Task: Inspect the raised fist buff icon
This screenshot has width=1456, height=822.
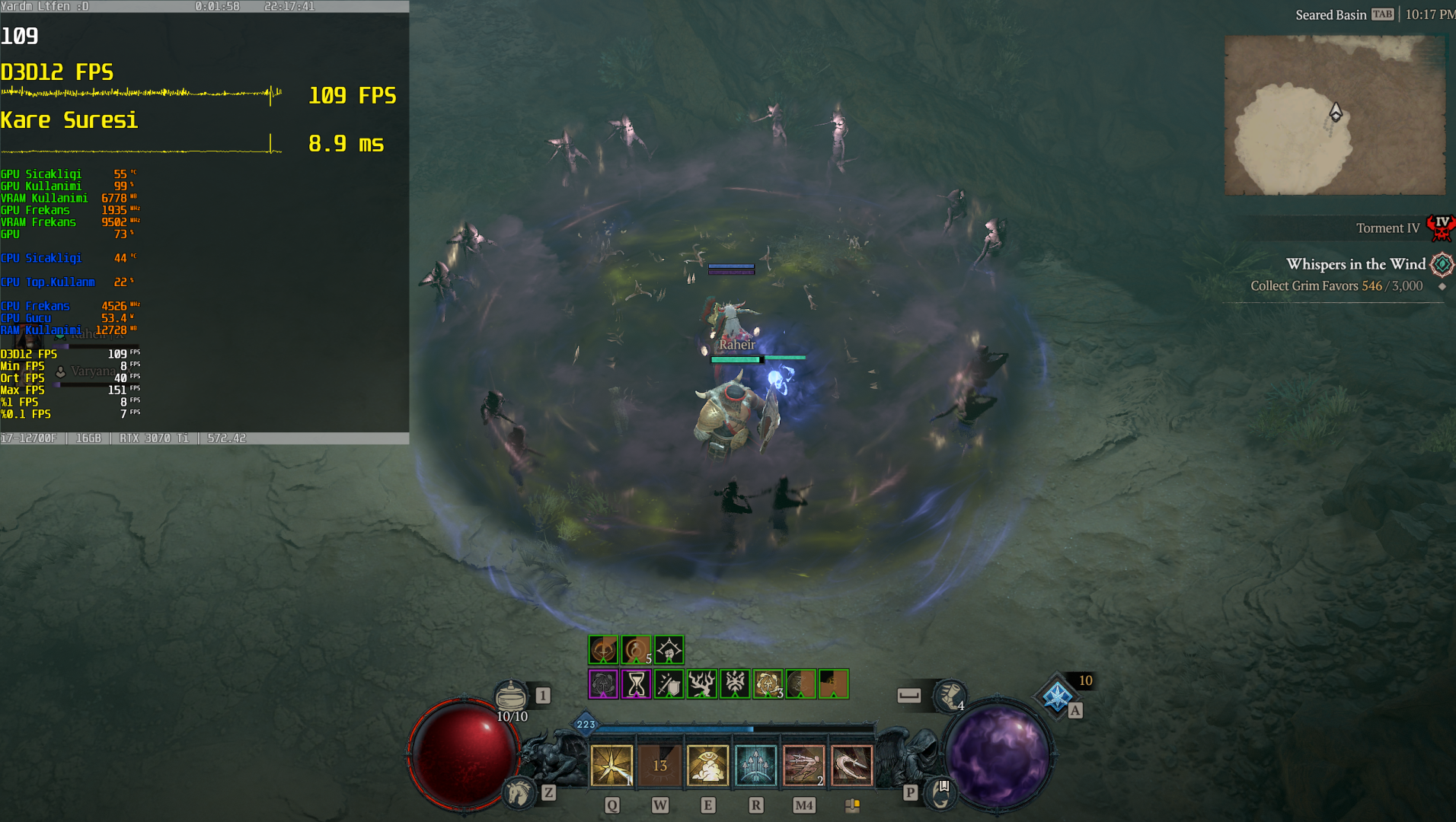Action: coord(669,651)
